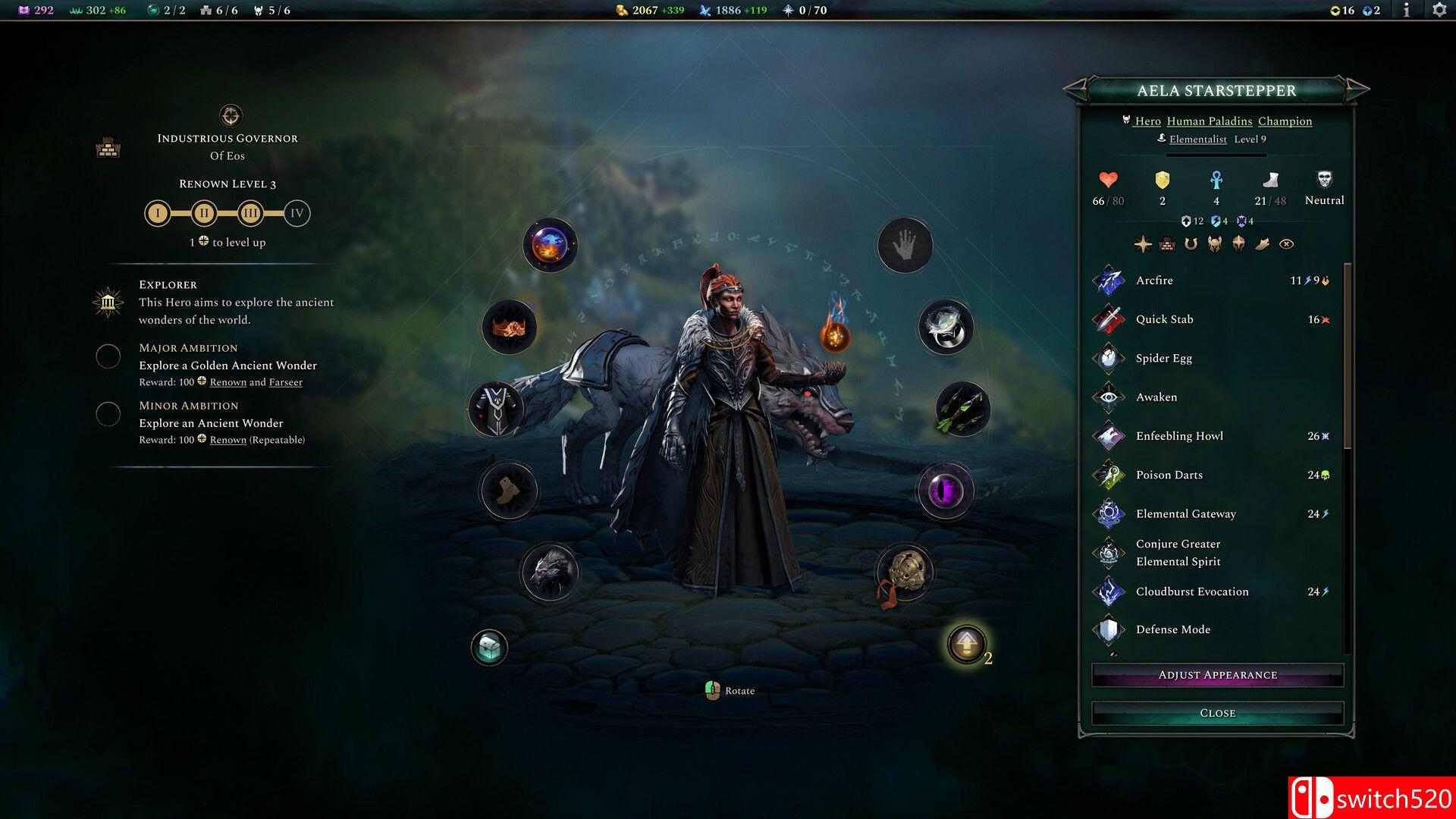The image size is (1456, 819).
Task: Select the Major Ambition radio circle
Action: pyautogui.click(x=108, y=356)
